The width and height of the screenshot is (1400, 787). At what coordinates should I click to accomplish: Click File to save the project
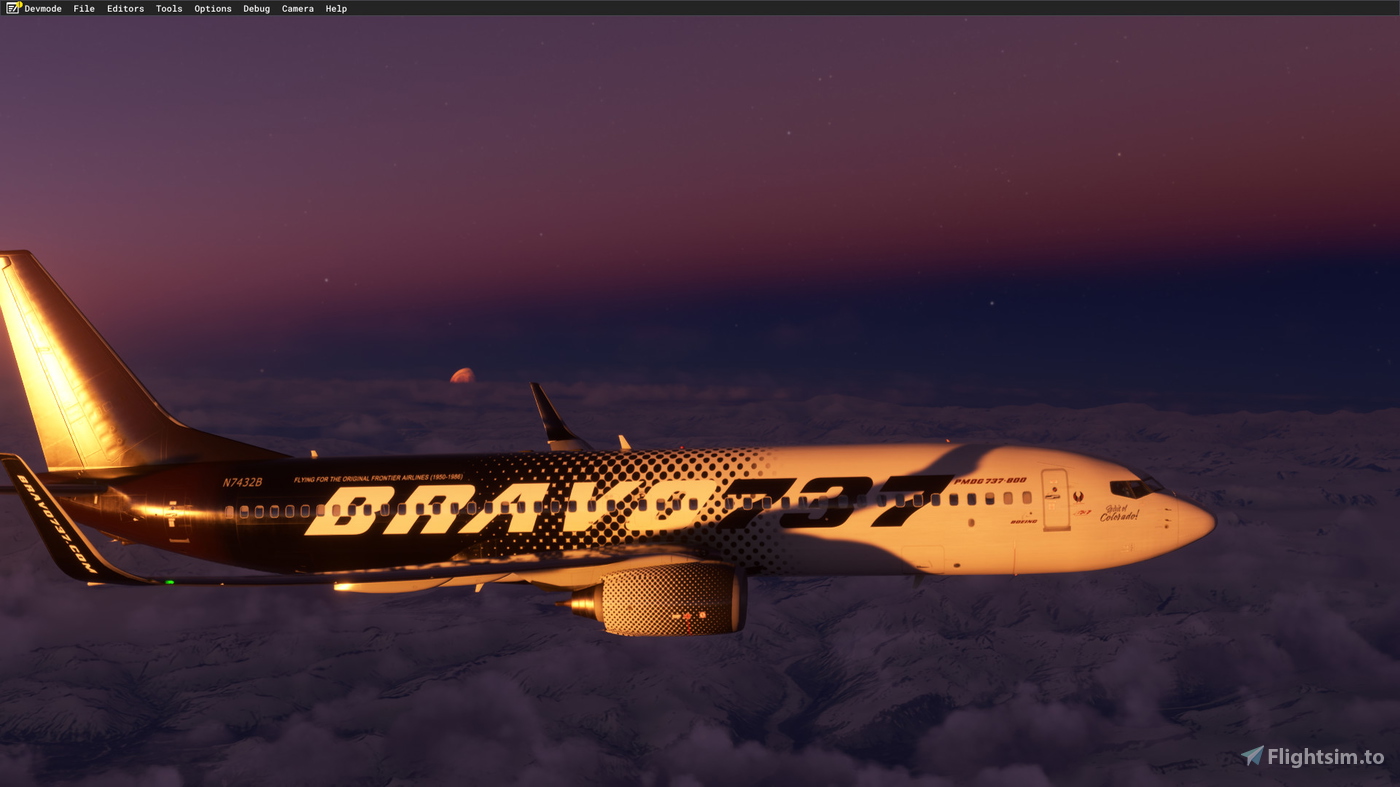click(83, 8)
